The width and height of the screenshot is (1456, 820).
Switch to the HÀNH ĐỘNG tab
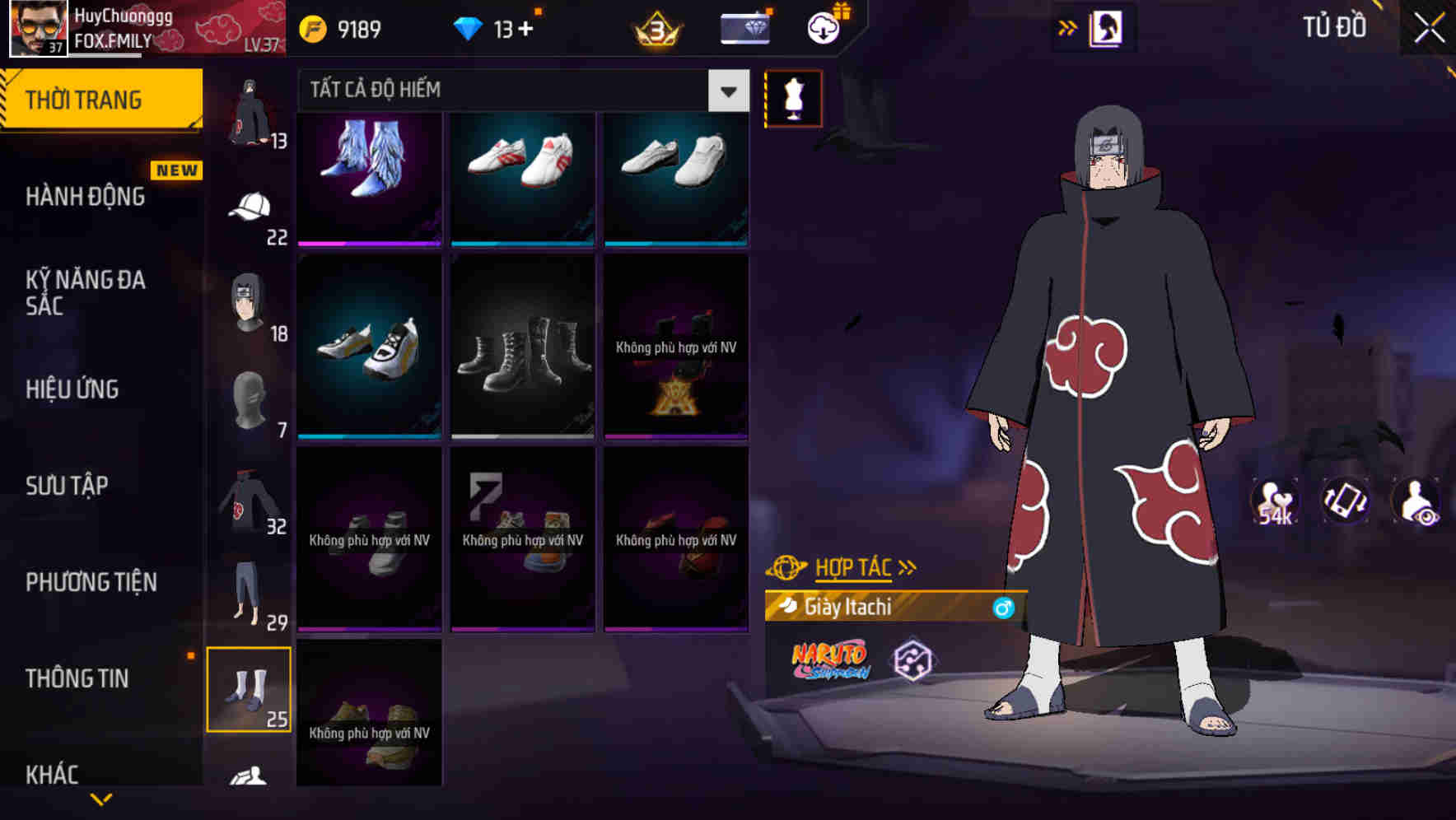pyautogui.click(x=86, y=196)
